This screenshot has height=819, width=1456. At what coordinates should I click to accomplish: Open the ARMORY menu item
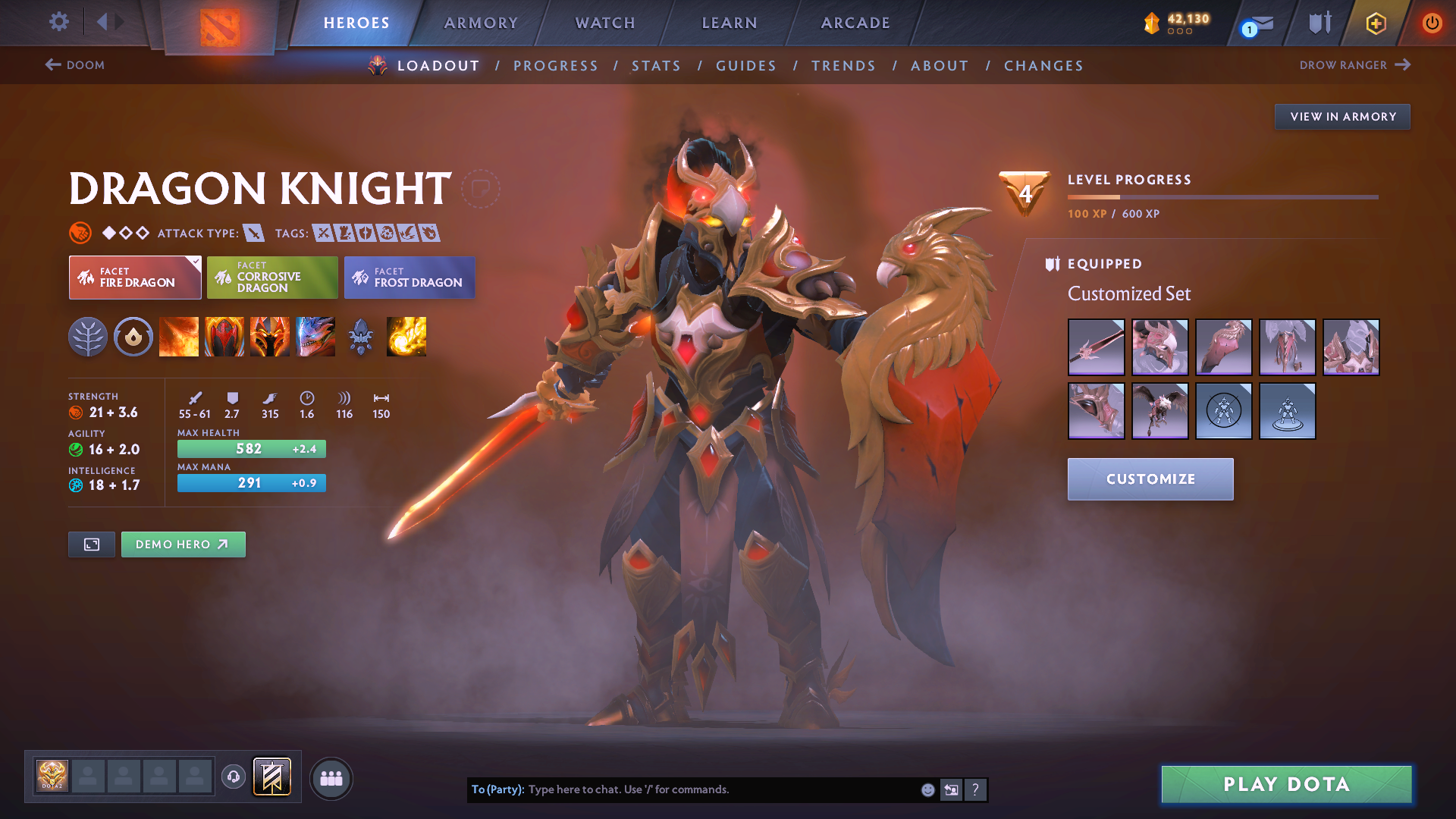(481, 23)
